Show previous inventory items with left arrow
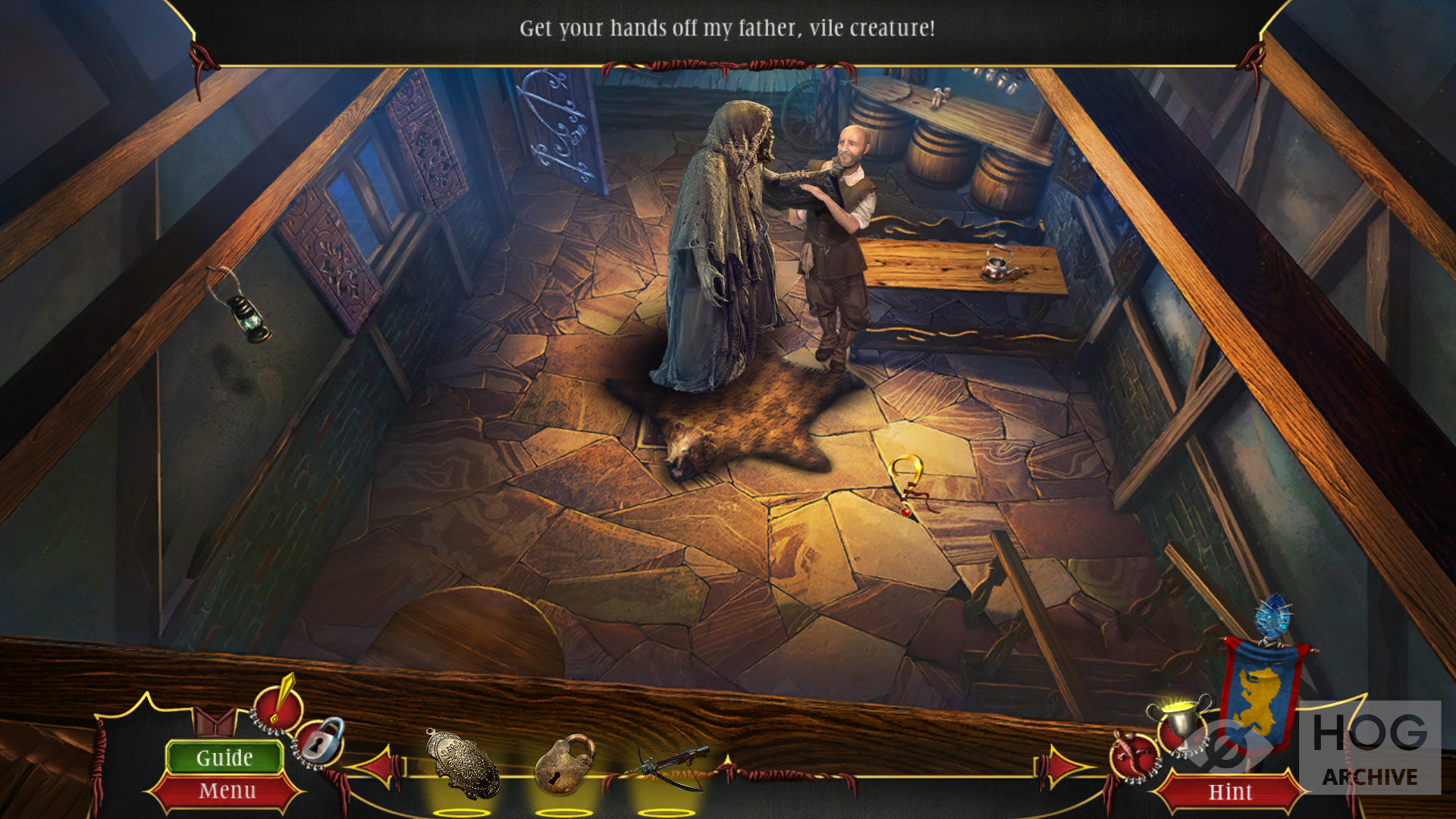This screenshot has height=819, width=1456. point(381,766)
